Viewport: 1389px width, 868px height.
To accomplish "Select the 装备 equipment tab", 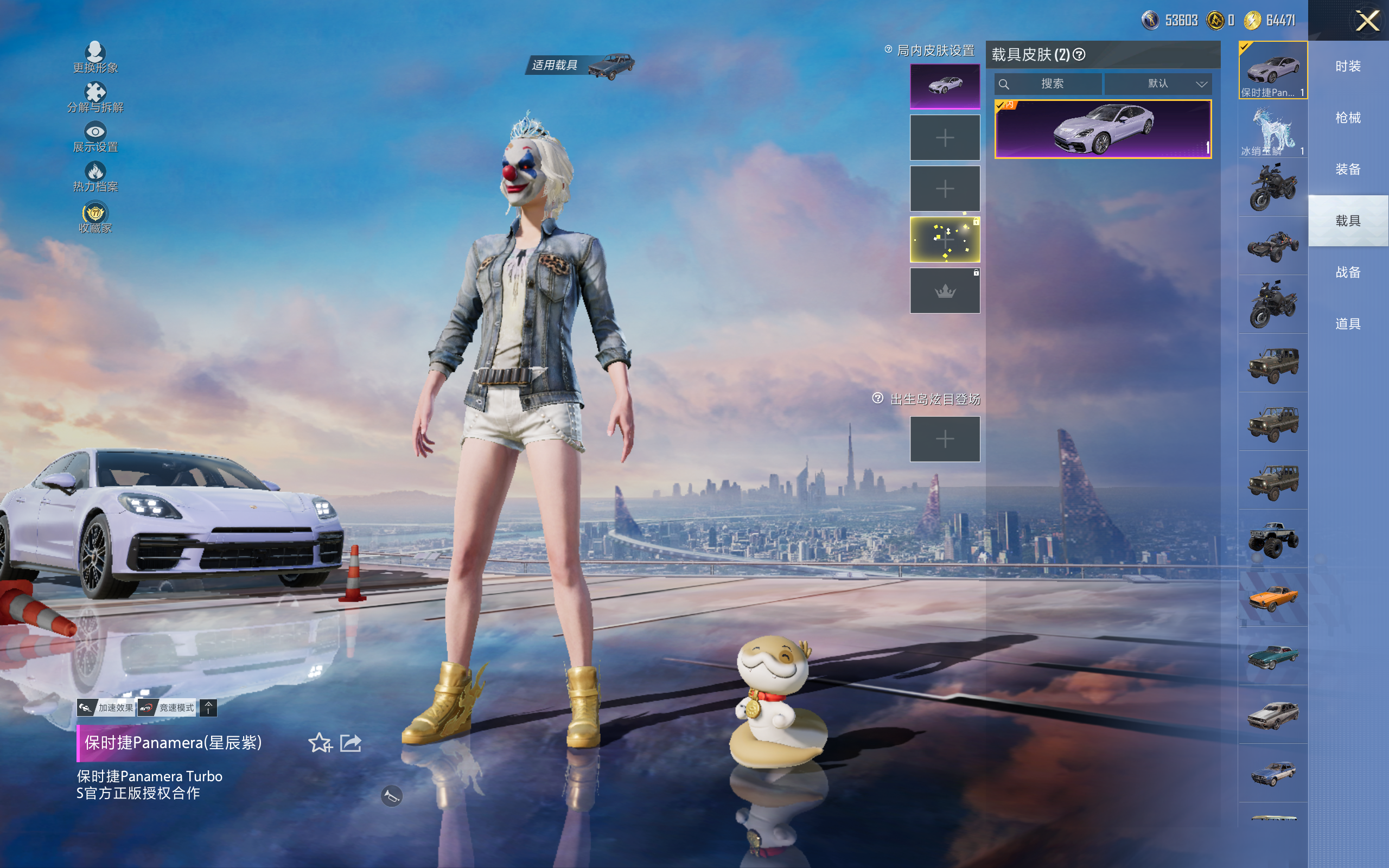I will (x=1348, y=169).
